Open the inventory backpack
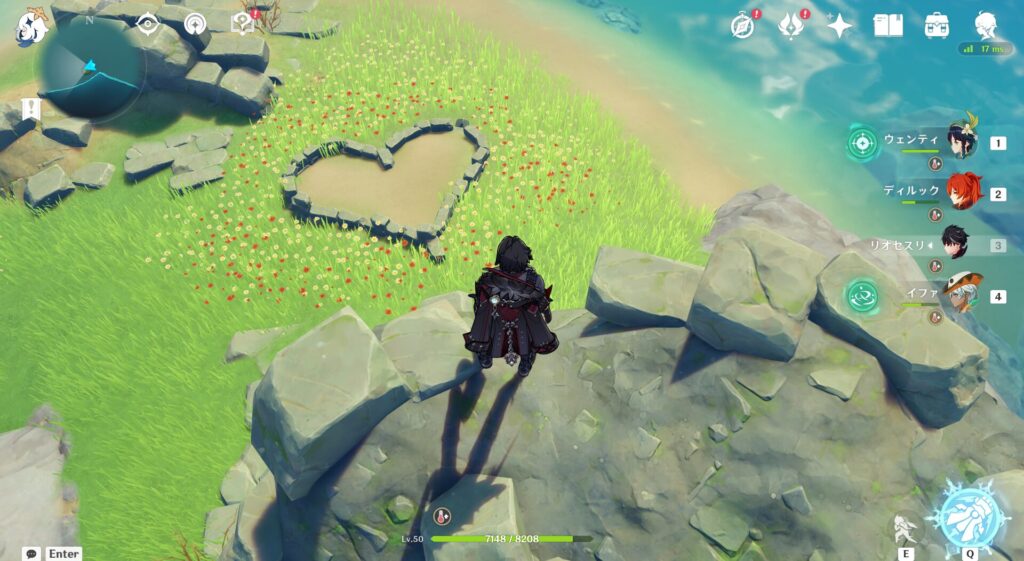 click(937, 25)
